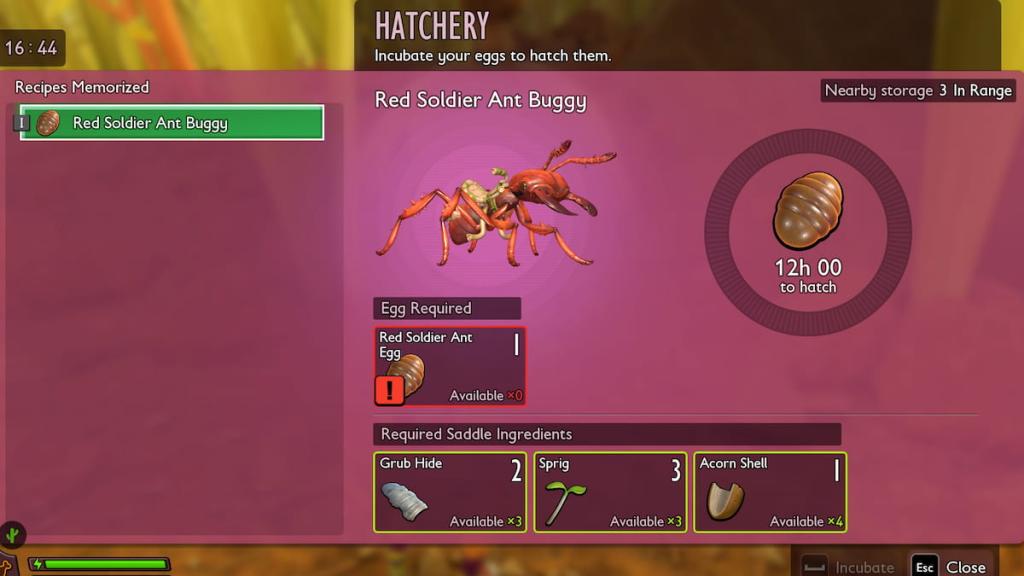Click the Incubate button
1024x576 pixels.
(x=849, y=567)
